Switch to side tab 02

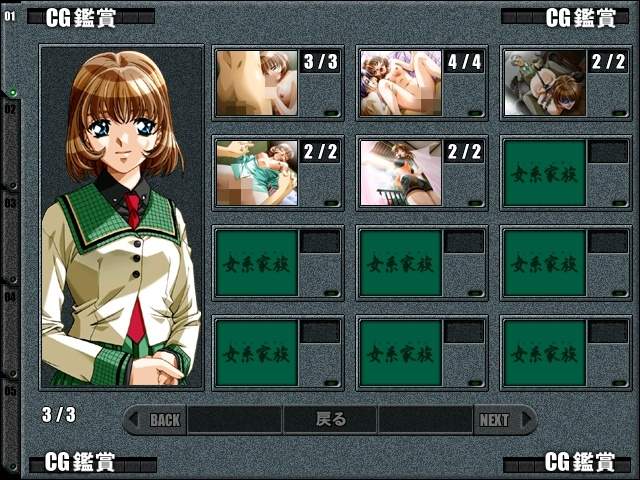10,108
